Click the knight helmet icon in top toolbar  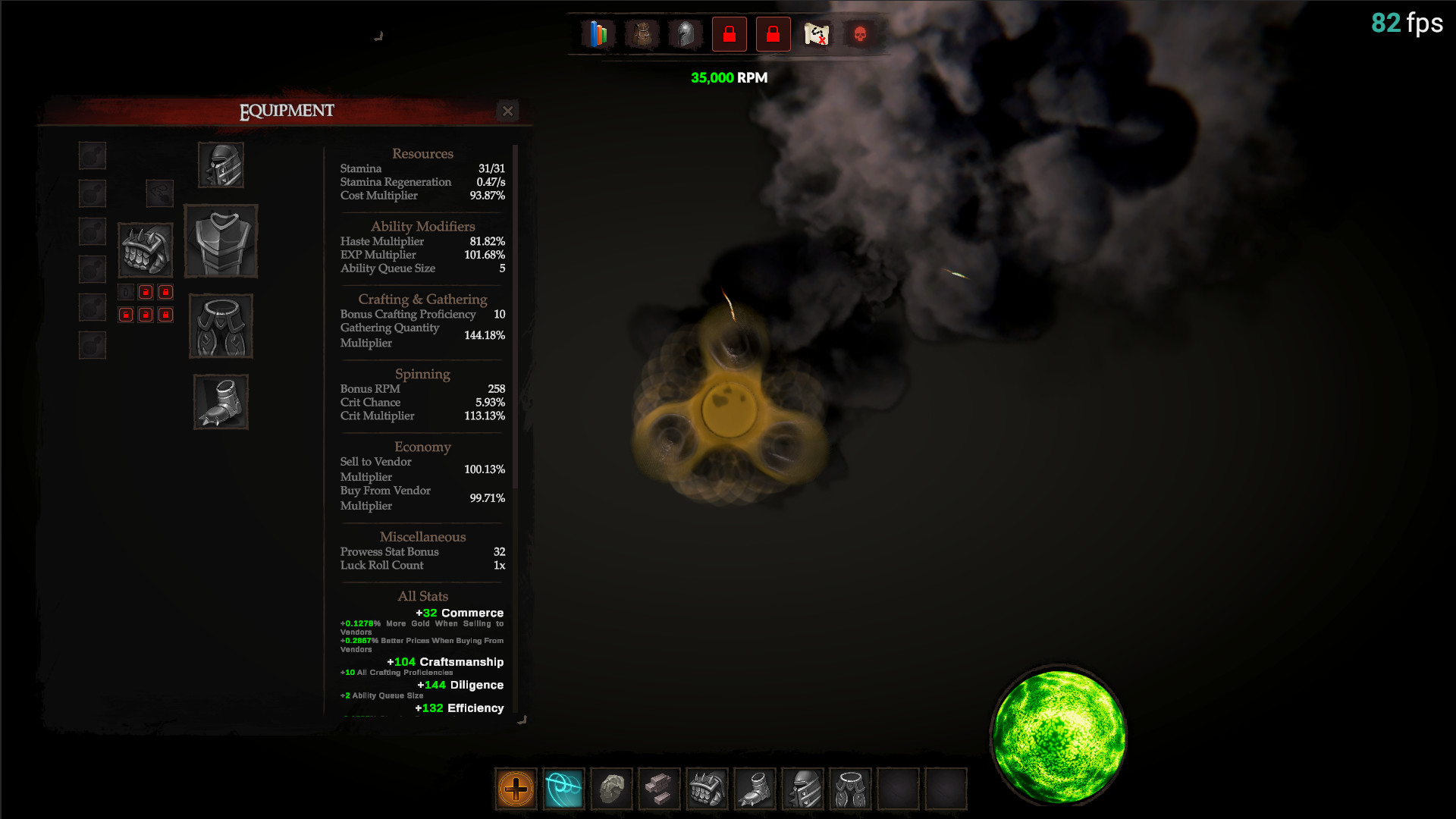(686, 34)
